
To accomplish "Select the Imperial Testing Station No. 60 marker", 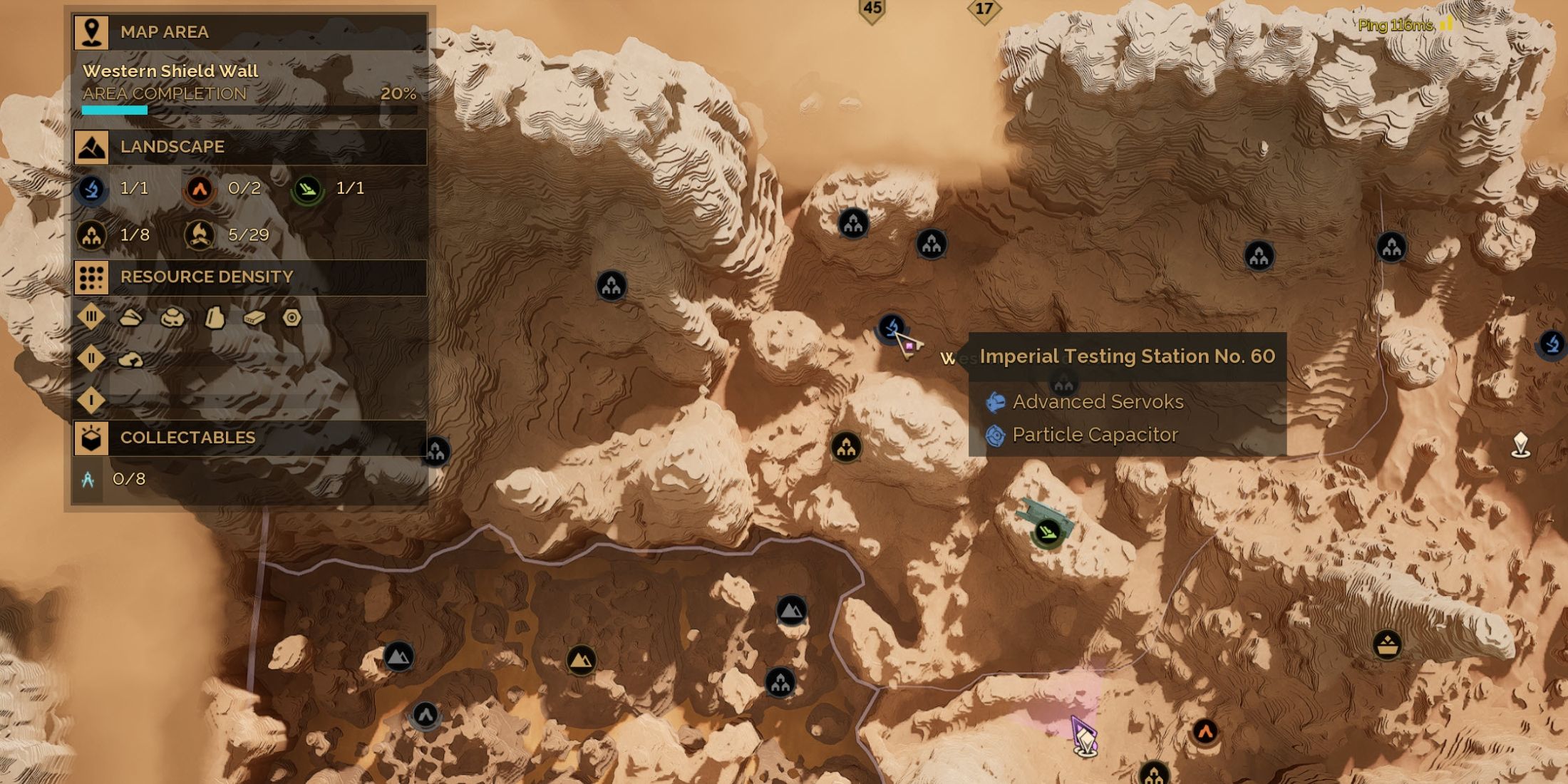I will [x=891, y=328].
